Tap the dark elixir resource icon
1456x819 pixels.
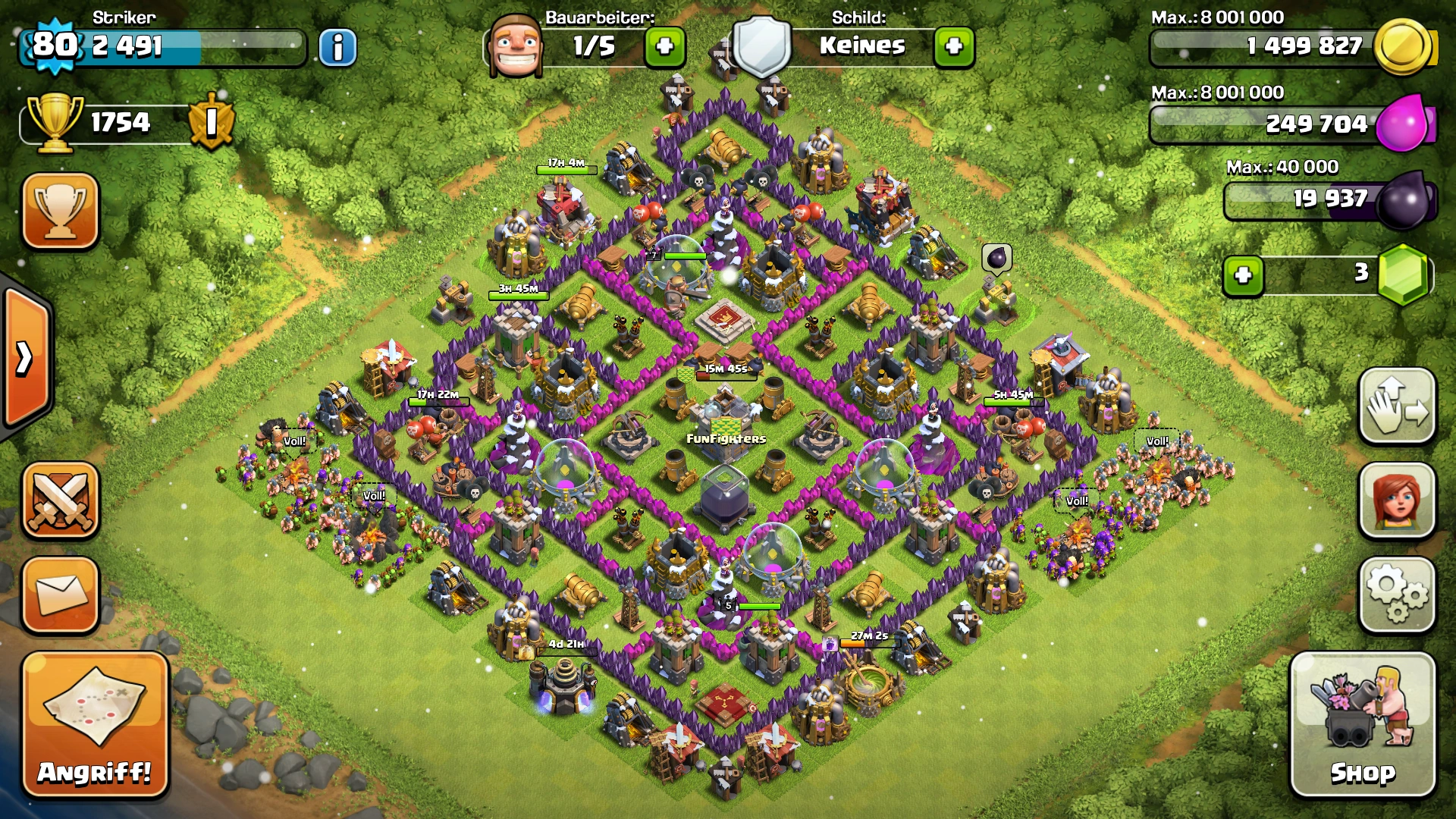click(1404, 200)
